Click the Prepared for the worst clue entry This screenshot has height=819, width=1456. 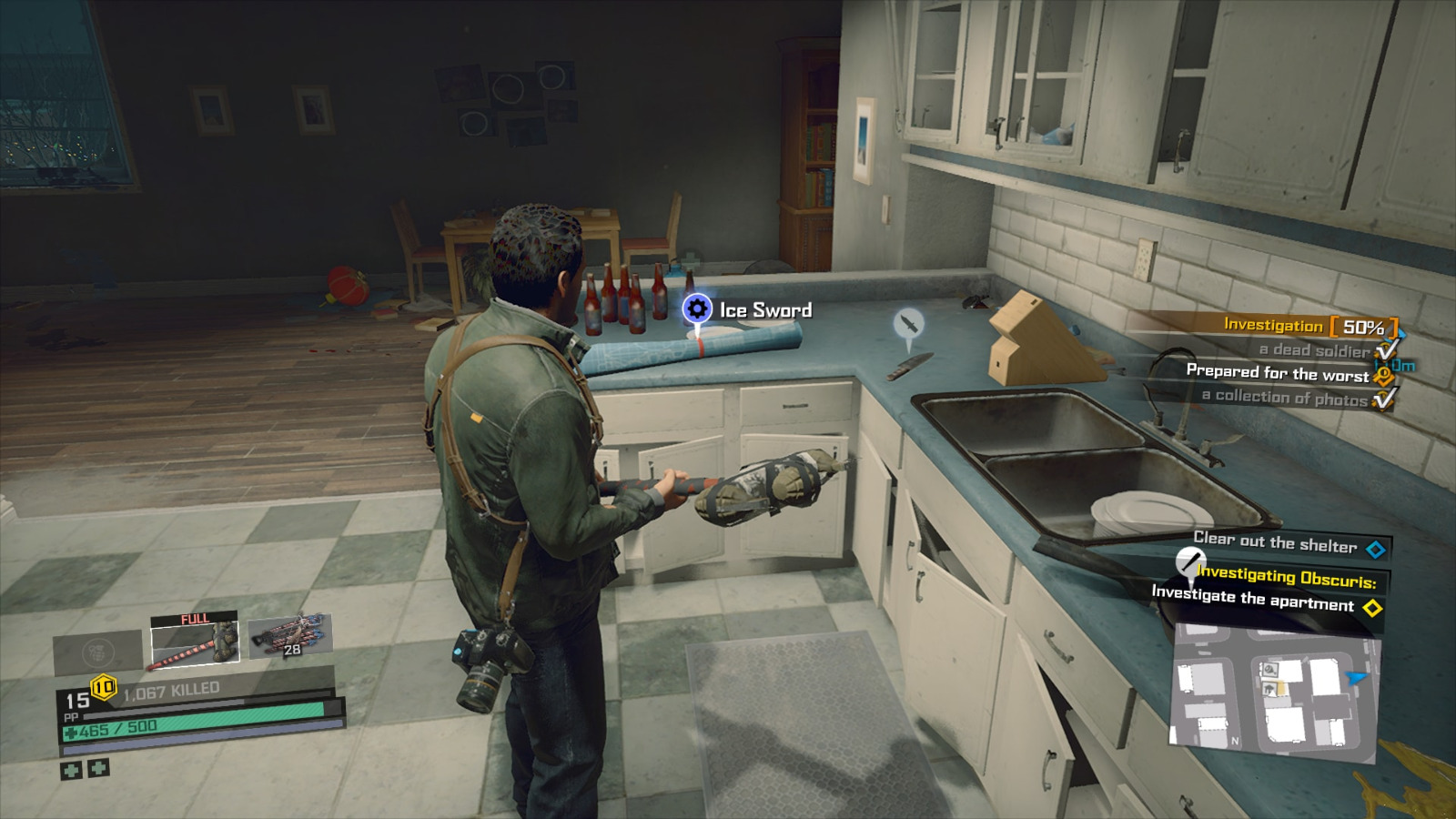[1277, 373]
